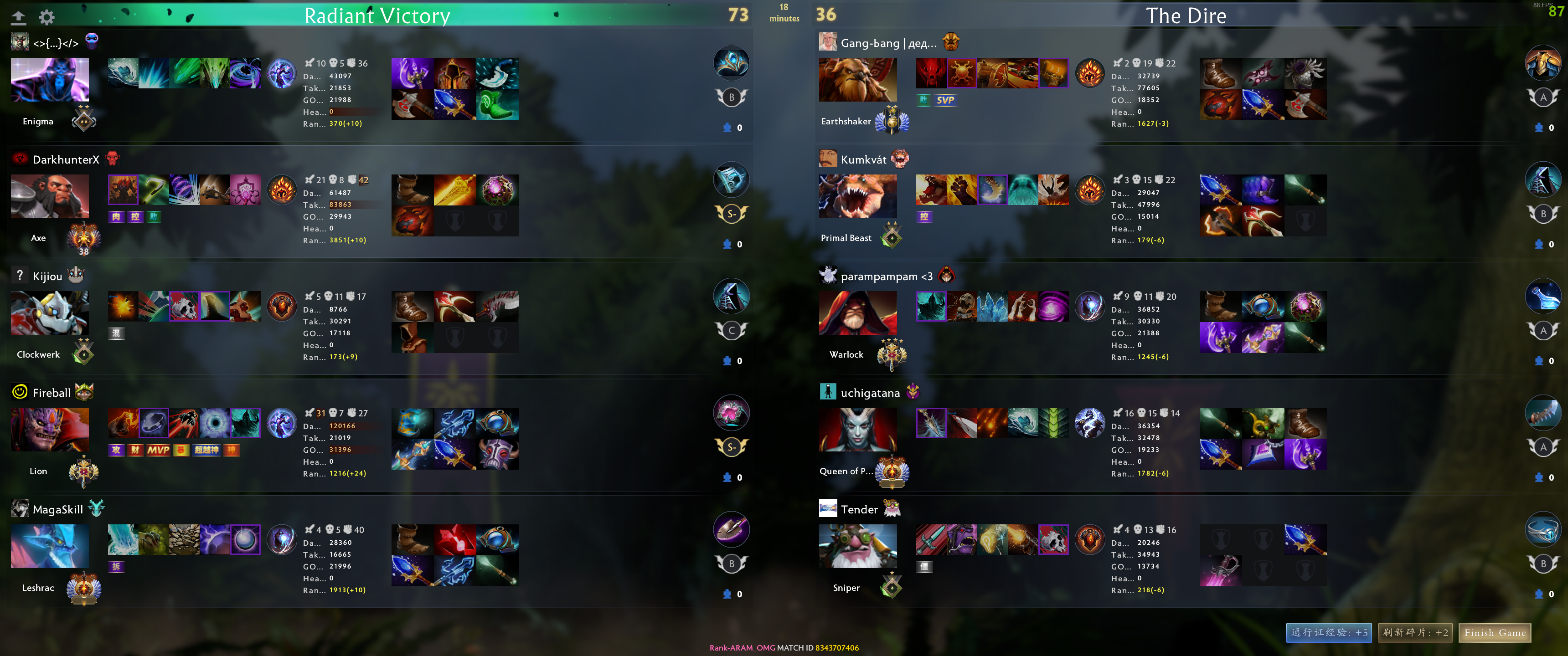Expand Enigma's damage stats row
1568x656 pixels.
click(334, 76)
